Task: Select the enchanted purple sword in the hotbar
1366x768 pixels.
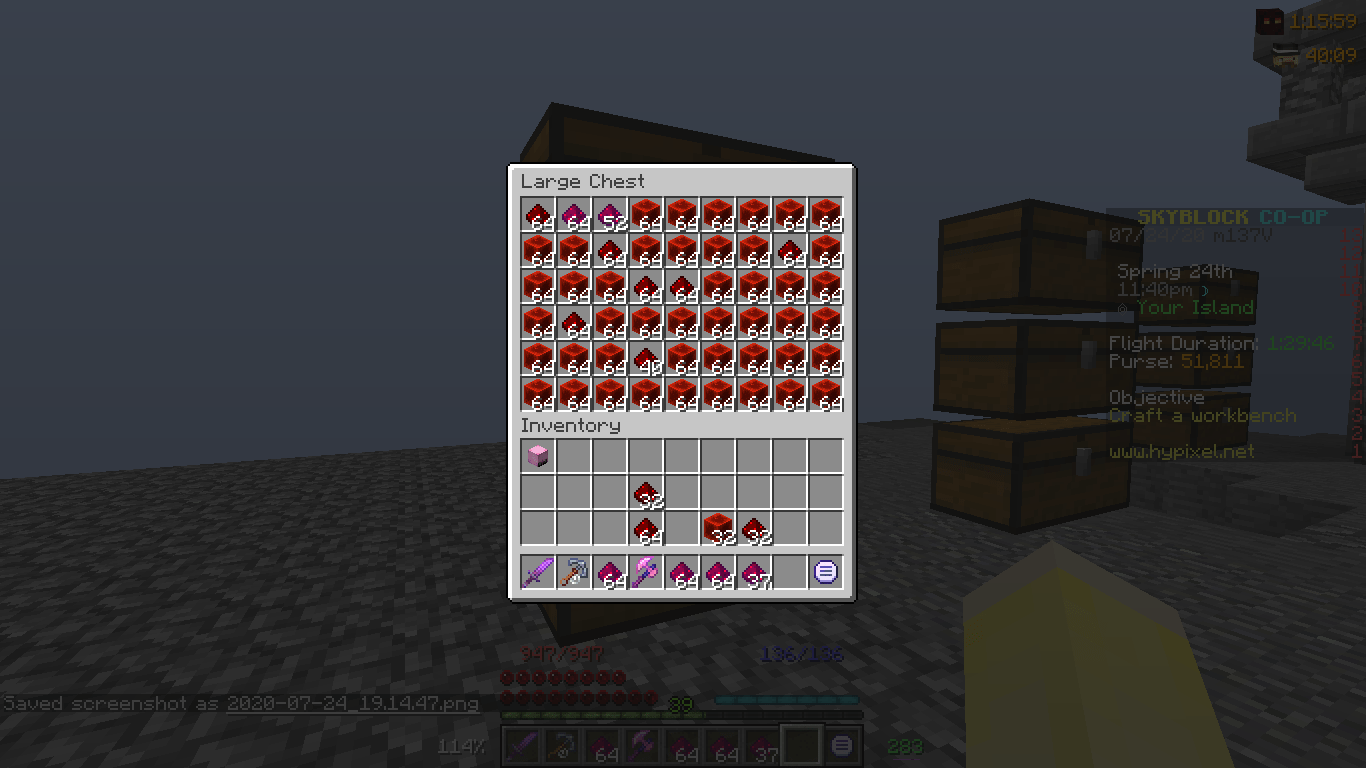Action: 537,572
